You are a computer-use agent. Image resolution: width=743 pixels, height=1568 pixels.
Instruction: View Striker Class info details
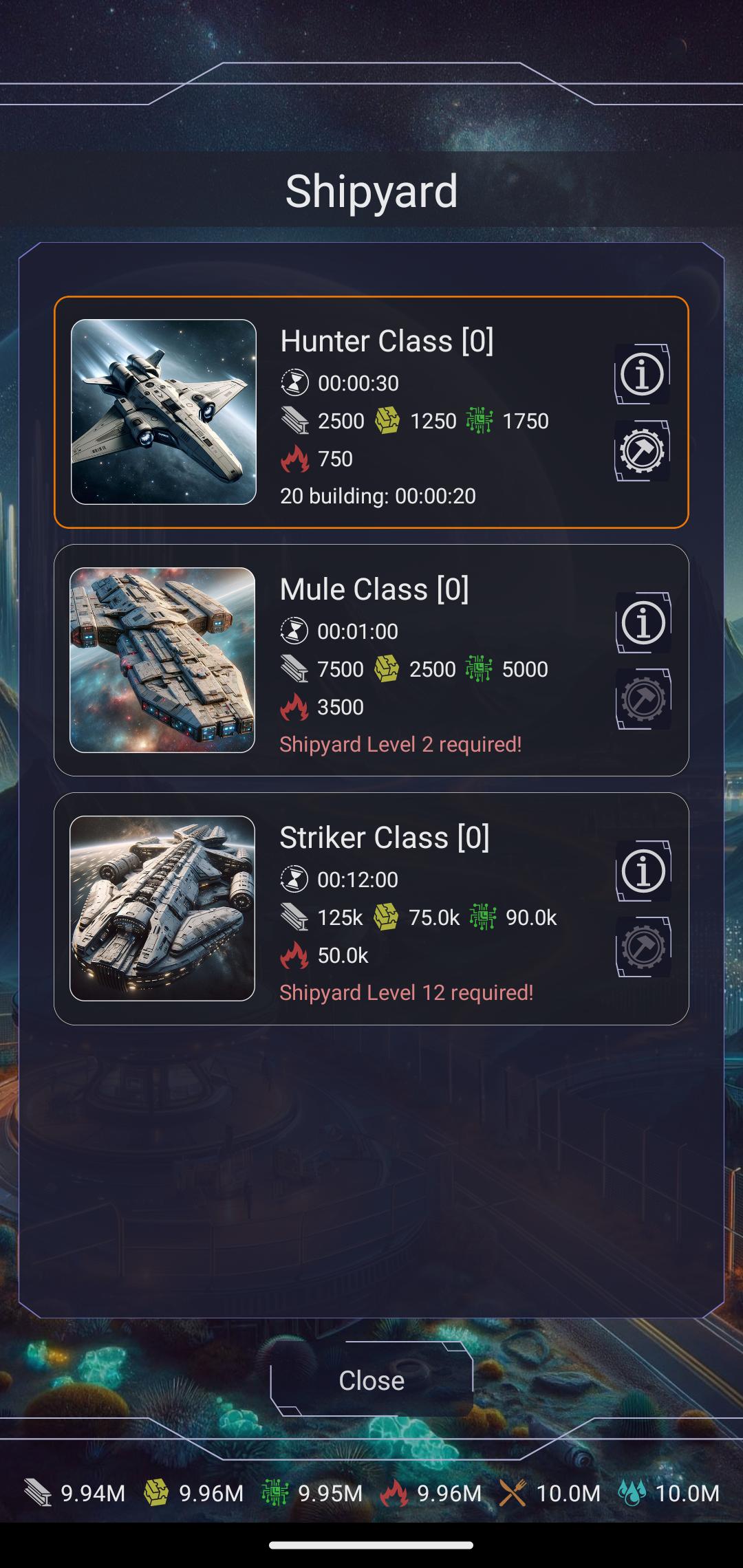point(643,871)
